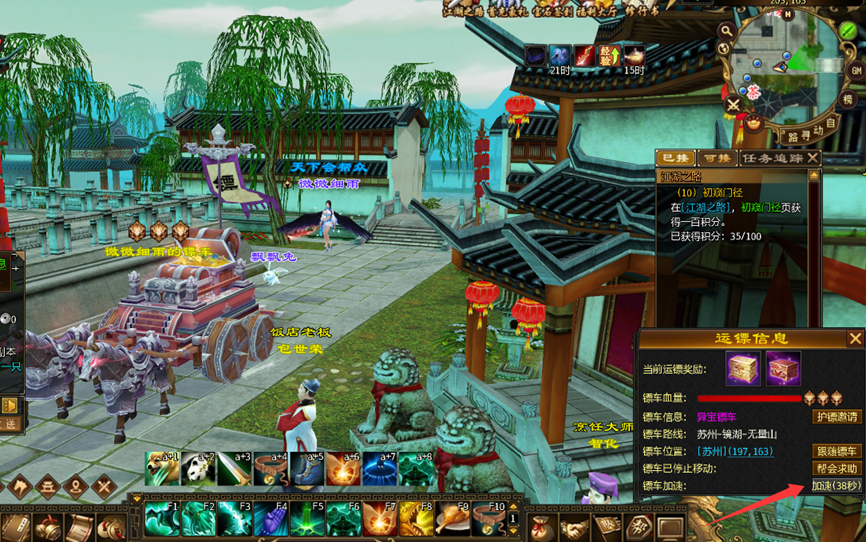The width and height of the screenshot is (866, 542).
Task: Click the 加速 speed-up button
Action: coord(836,486)
